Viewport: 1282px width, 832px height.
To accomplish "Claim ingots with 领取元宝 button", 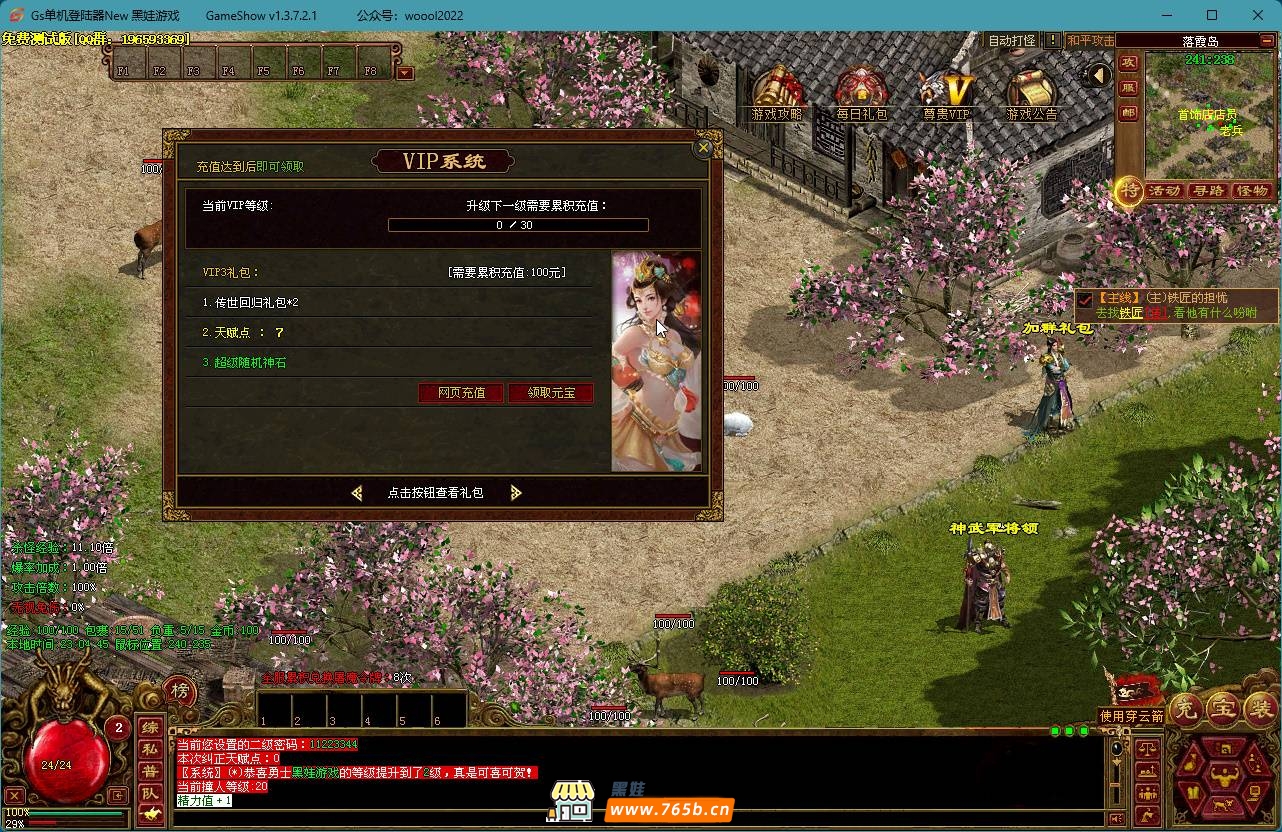I will (x=551, y=393).
